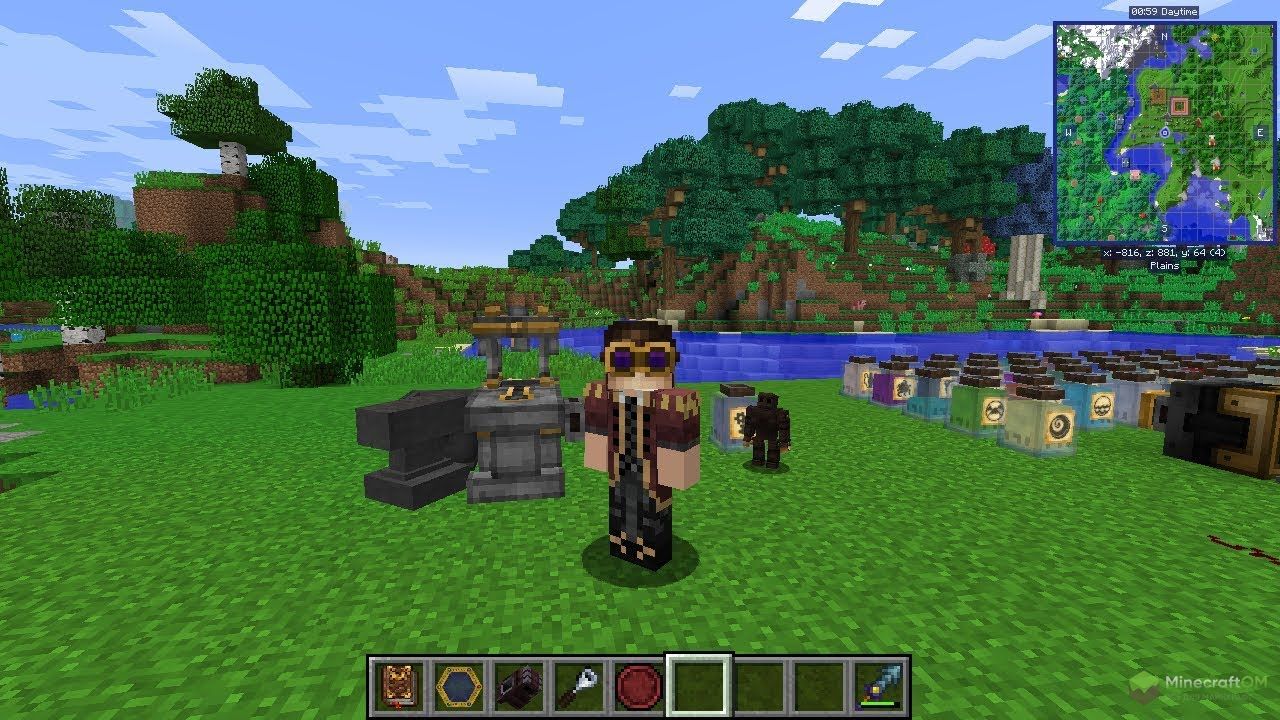This screenshot has height=720, width=1280.
Task: Click the Plains biome label
Action: click(x=1163, y=264)
